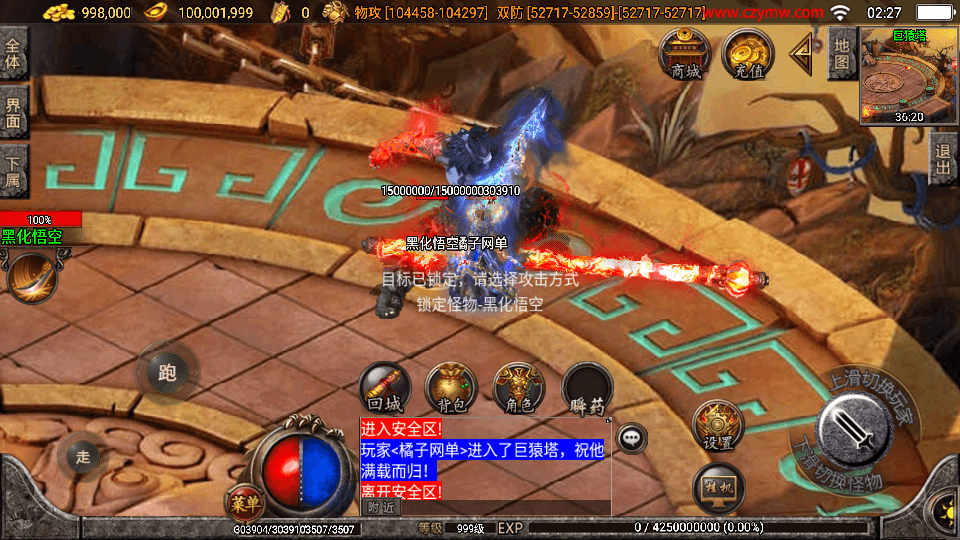The image size is (960, 540).
Task: Select the 下属 tab on the left edge
Action: [x=14, y=171]
